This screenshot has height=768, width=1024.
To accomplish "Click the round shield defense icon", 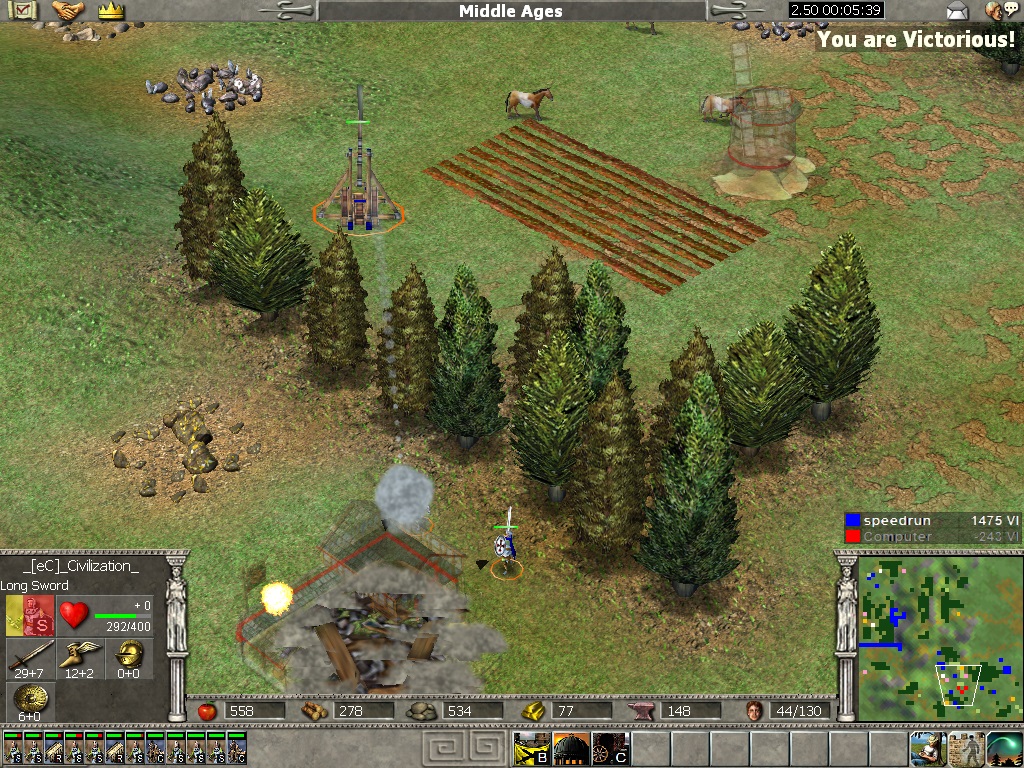I will pyautogui.click(x=30, y=700).
